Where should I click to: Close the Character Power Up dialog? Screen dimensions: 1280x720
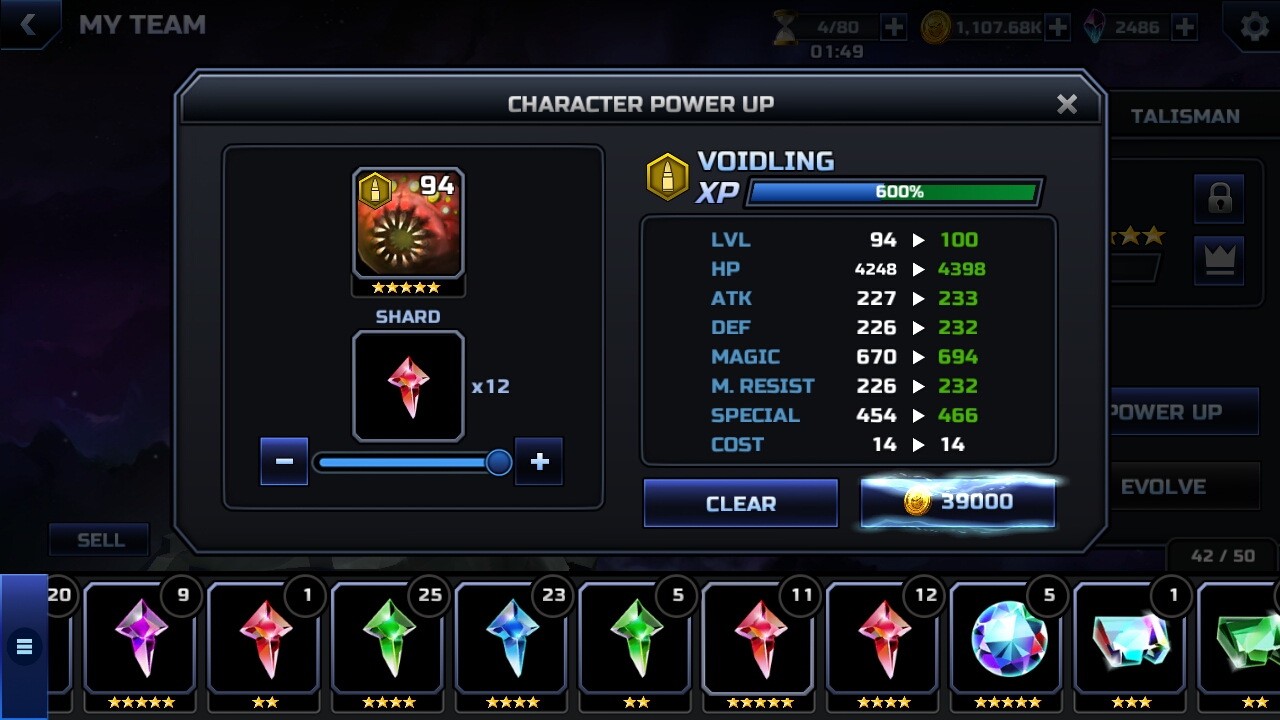click(x=1067, y=104)
